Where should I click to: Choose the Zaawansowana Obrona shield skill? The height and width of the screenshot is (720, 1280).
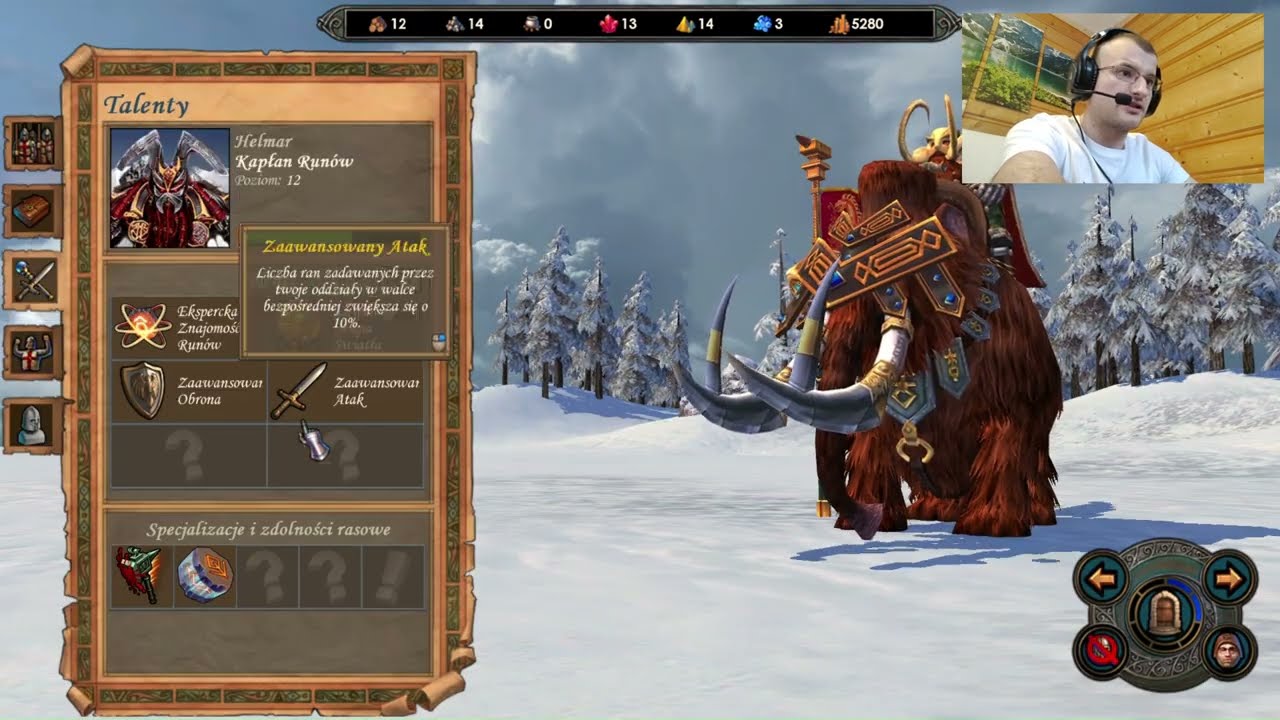click(x=142, y=390)
